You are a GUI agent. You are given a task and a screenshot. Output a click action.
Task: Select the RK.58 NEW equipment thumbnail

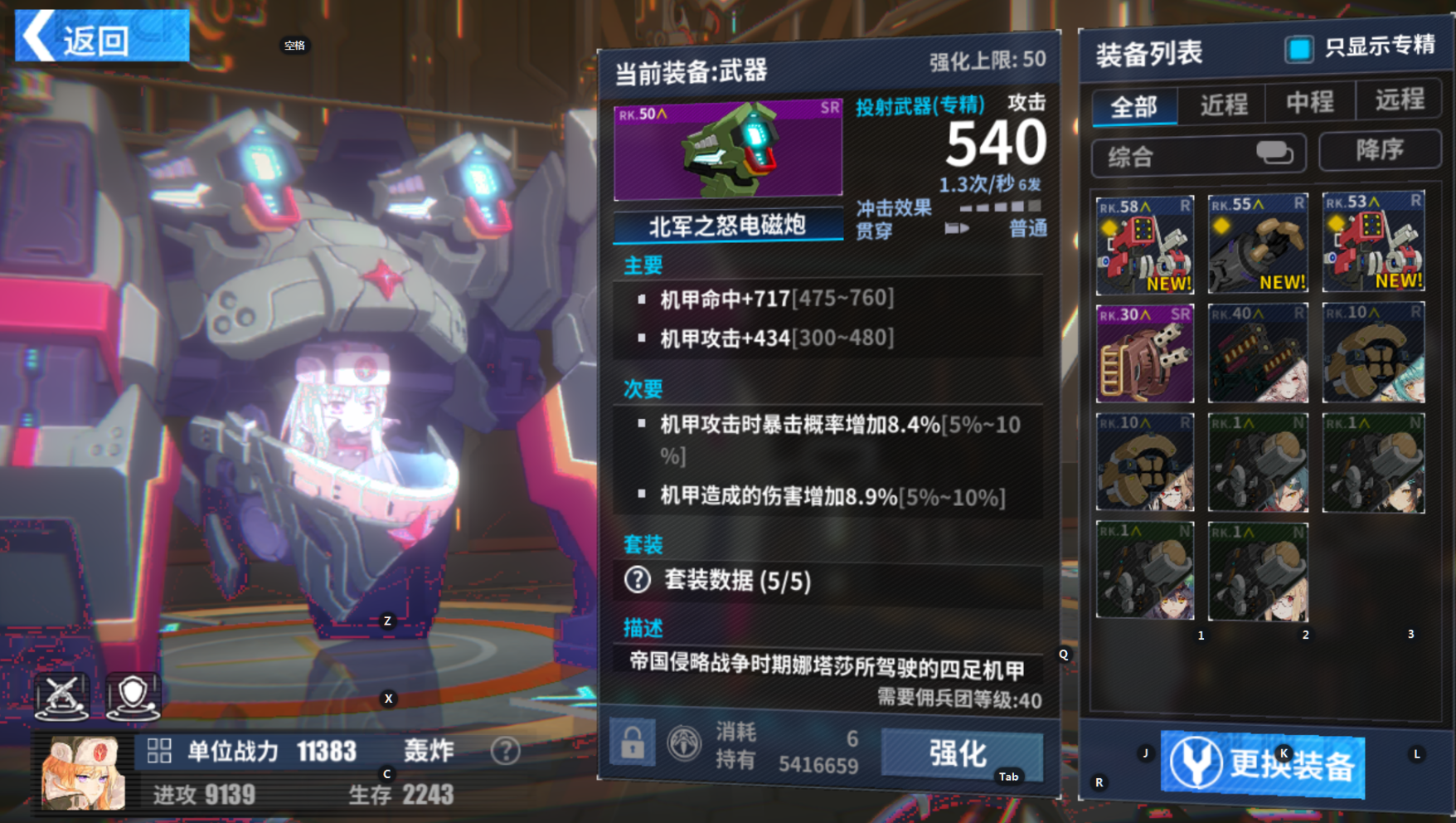[1144, 245]
